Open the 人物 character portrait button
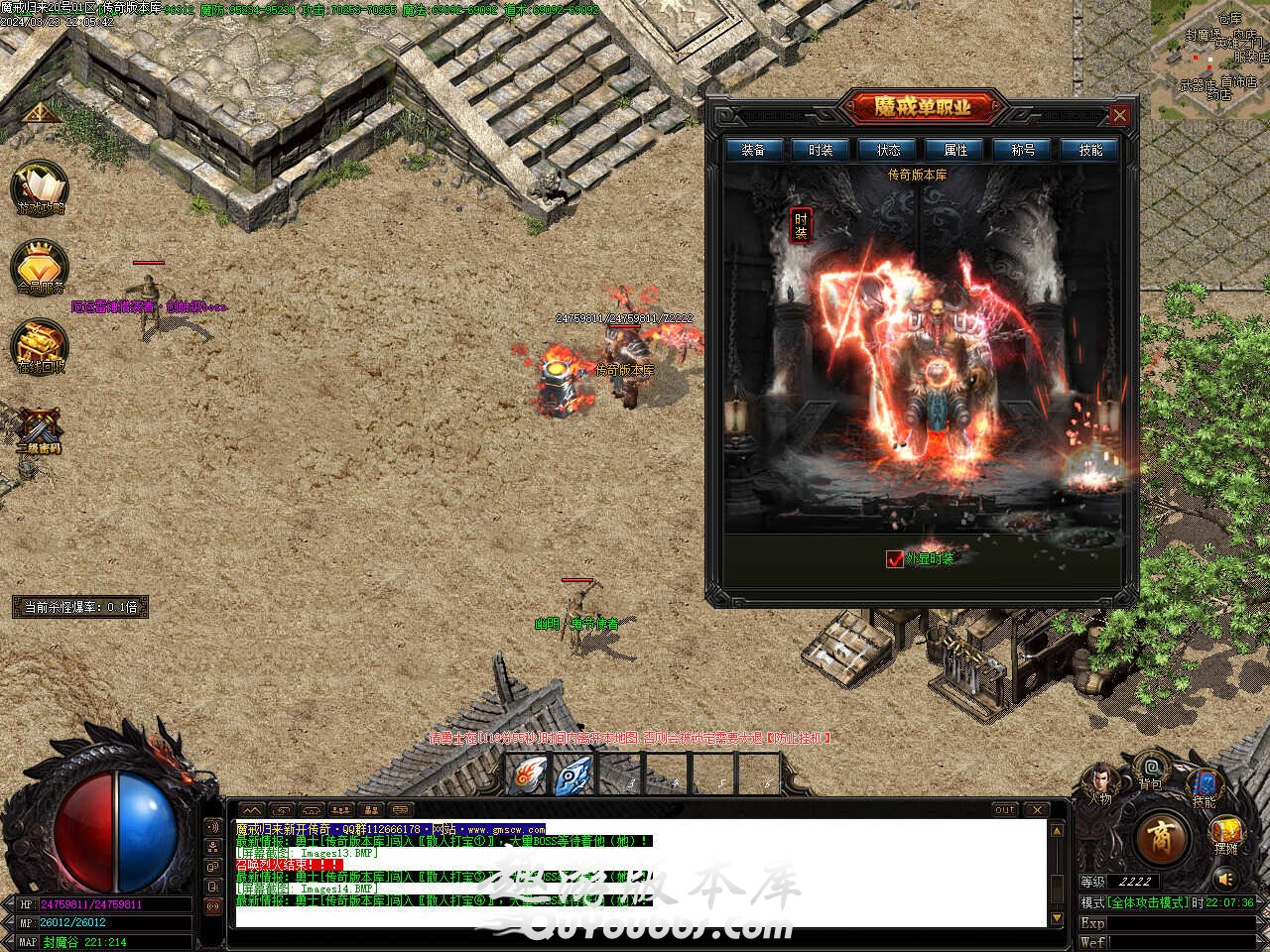Image resolution: width=1270 pixels, height=952 pixels. (1100, 780)
